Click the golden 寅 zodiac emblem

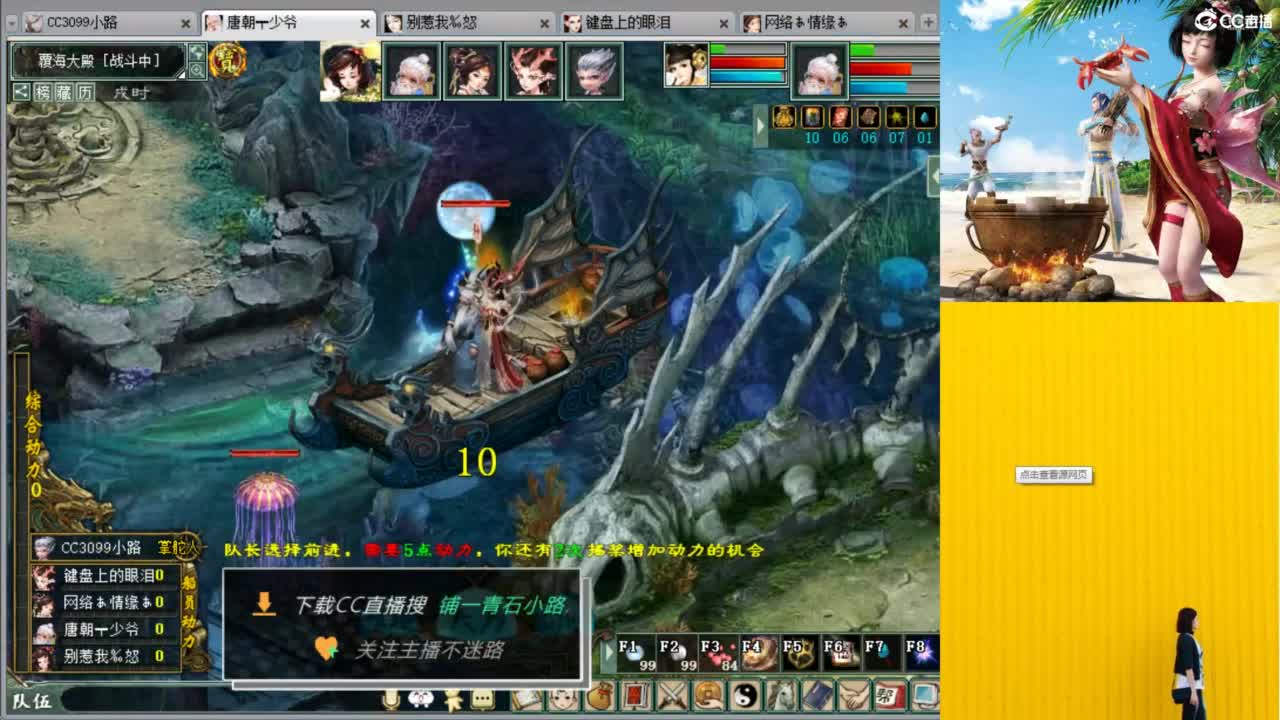tap(230, 60)
